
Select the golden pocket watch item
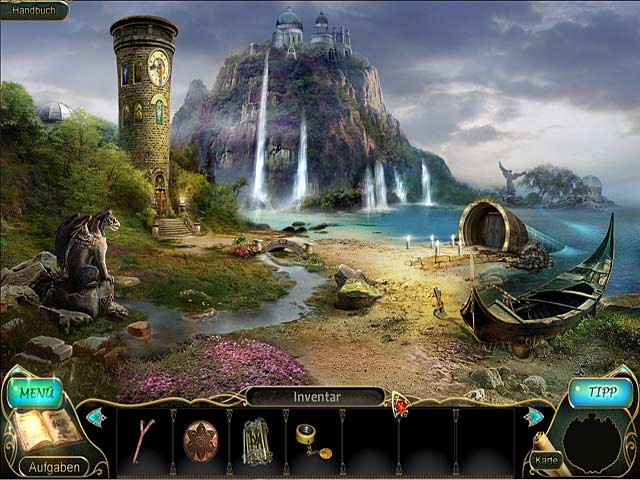(x=311, y=440)
